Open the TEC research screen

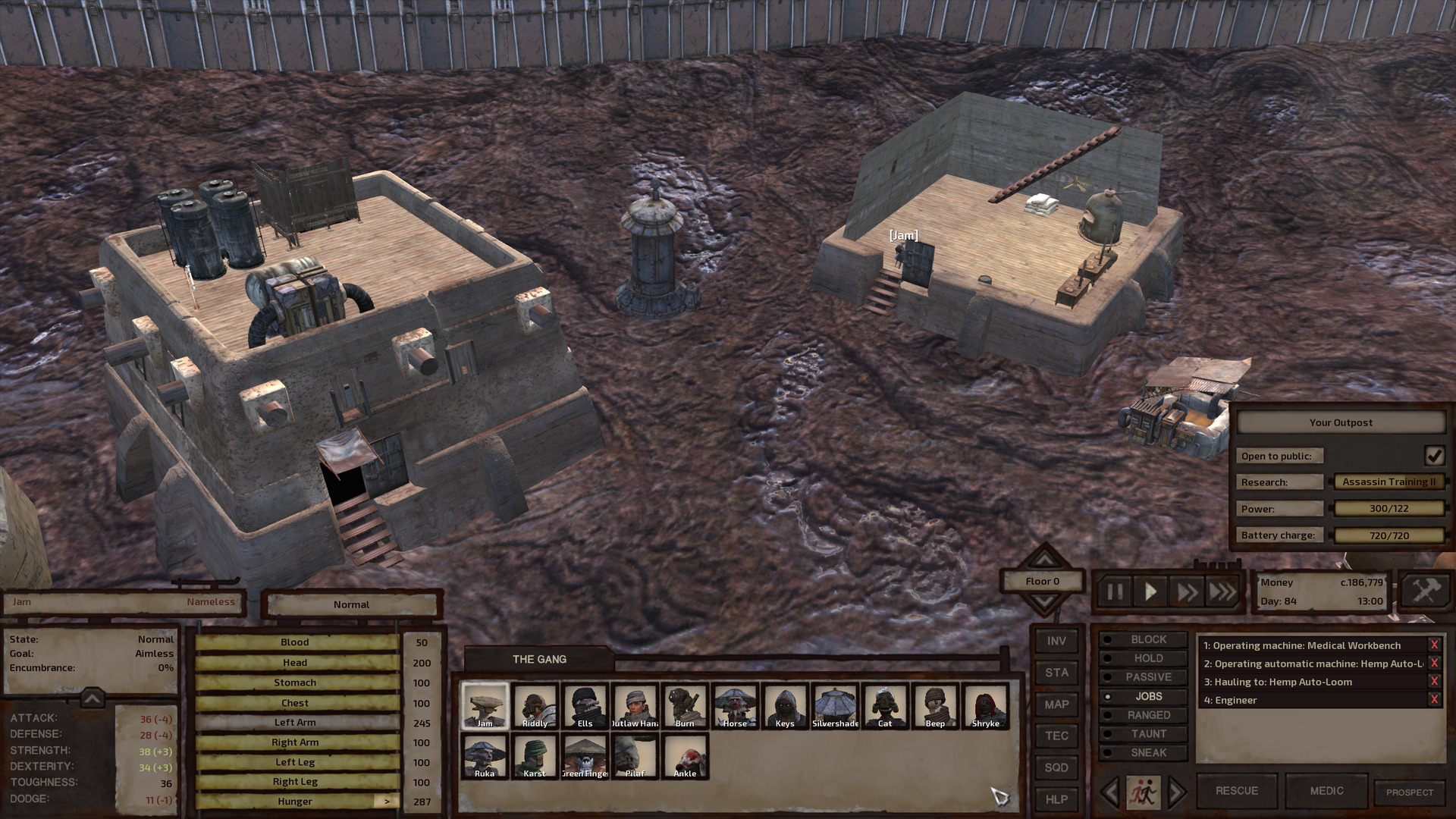[x=1056, y=735]
